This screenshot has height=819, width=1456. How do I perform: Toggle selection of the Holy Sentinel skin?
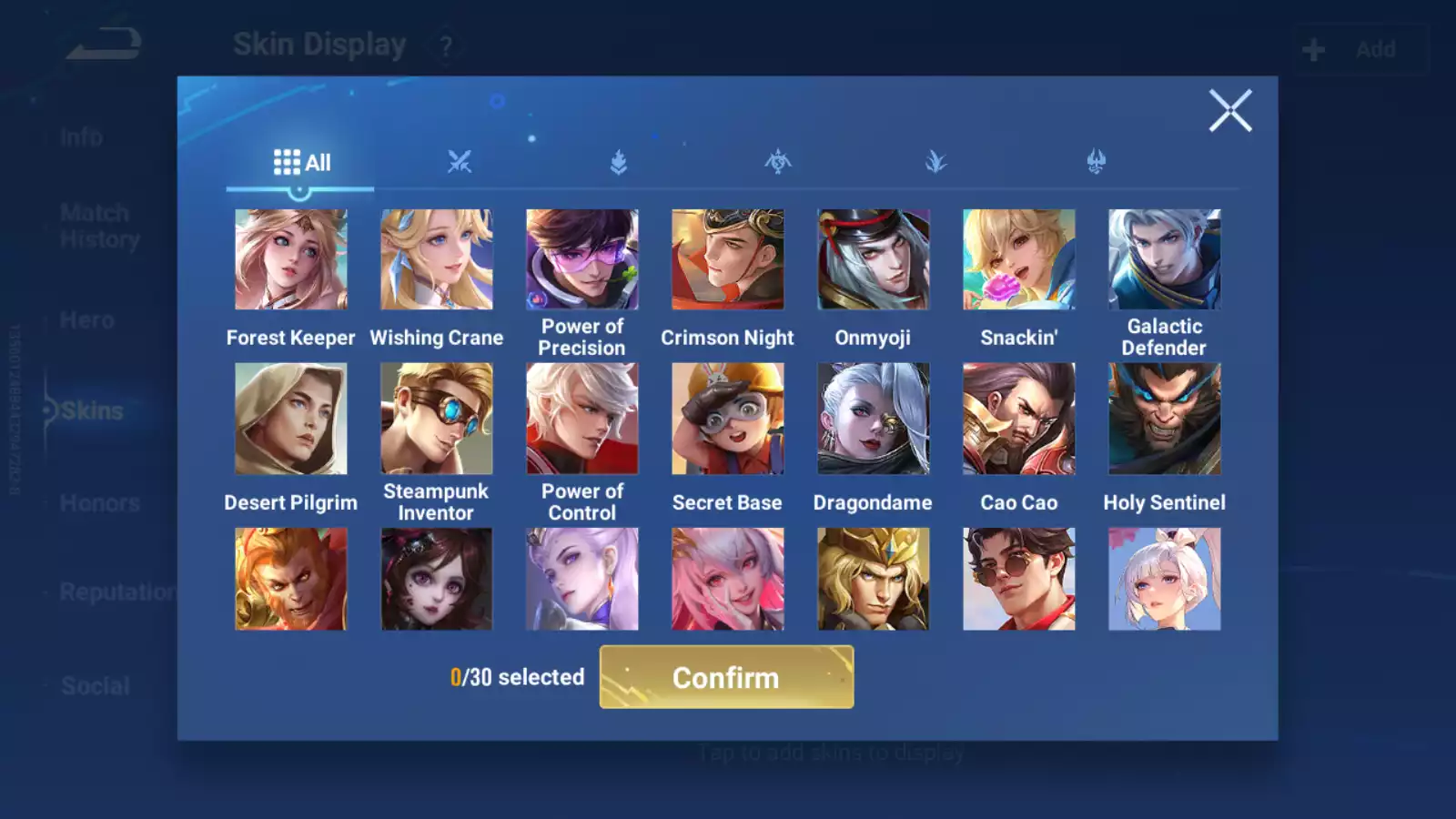tap(1164, 417)
